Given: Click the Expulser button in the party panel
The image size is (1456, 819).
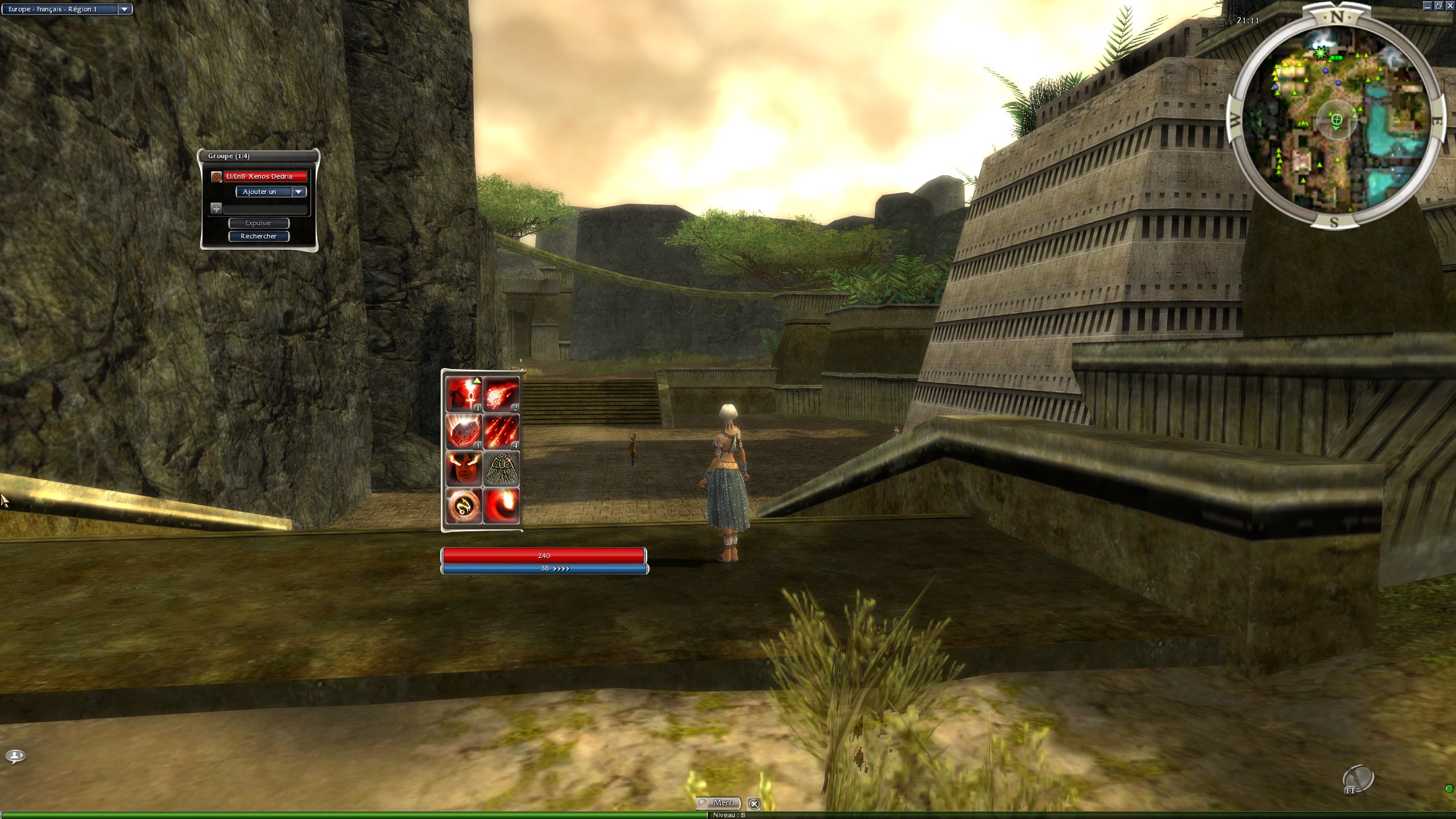Looking at the screenshot, I should (259, 223).
